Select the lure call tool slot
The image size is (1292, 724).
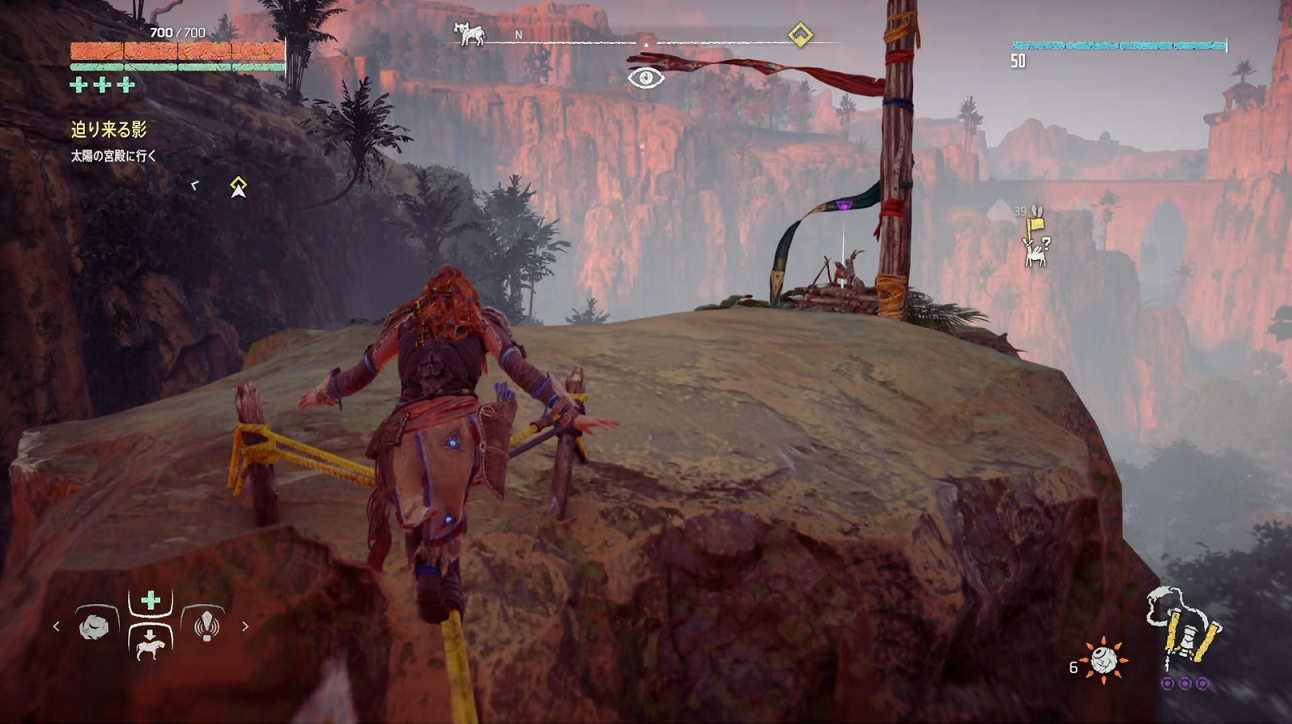206,624
